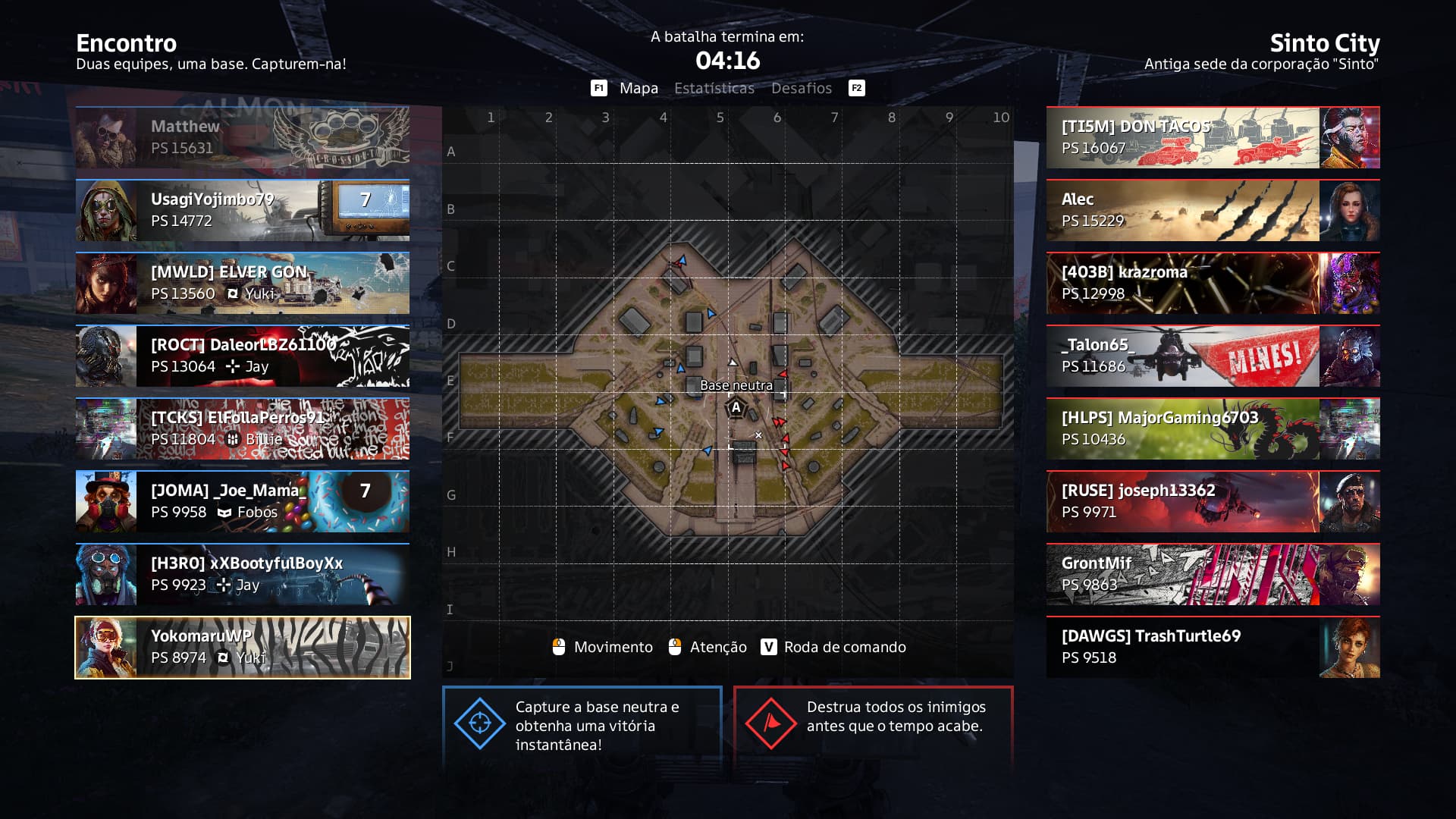Choose [JOMA] _Joe_Mama_ player entry
The height and width of the screenshot is (819, 1456).
(243, 501)
